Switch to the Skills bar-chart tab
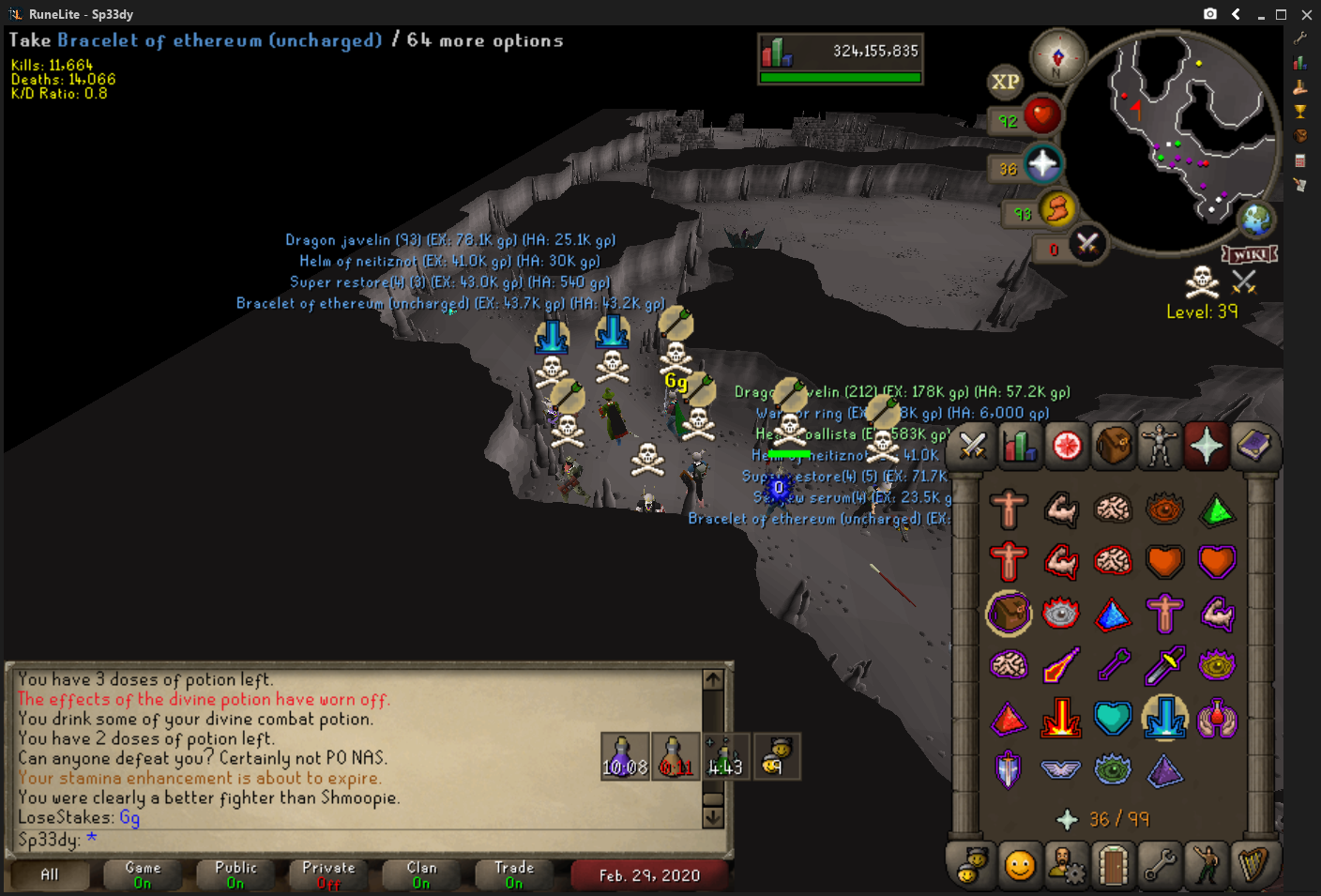The image size is (1321, 896). coord(1019,446)
